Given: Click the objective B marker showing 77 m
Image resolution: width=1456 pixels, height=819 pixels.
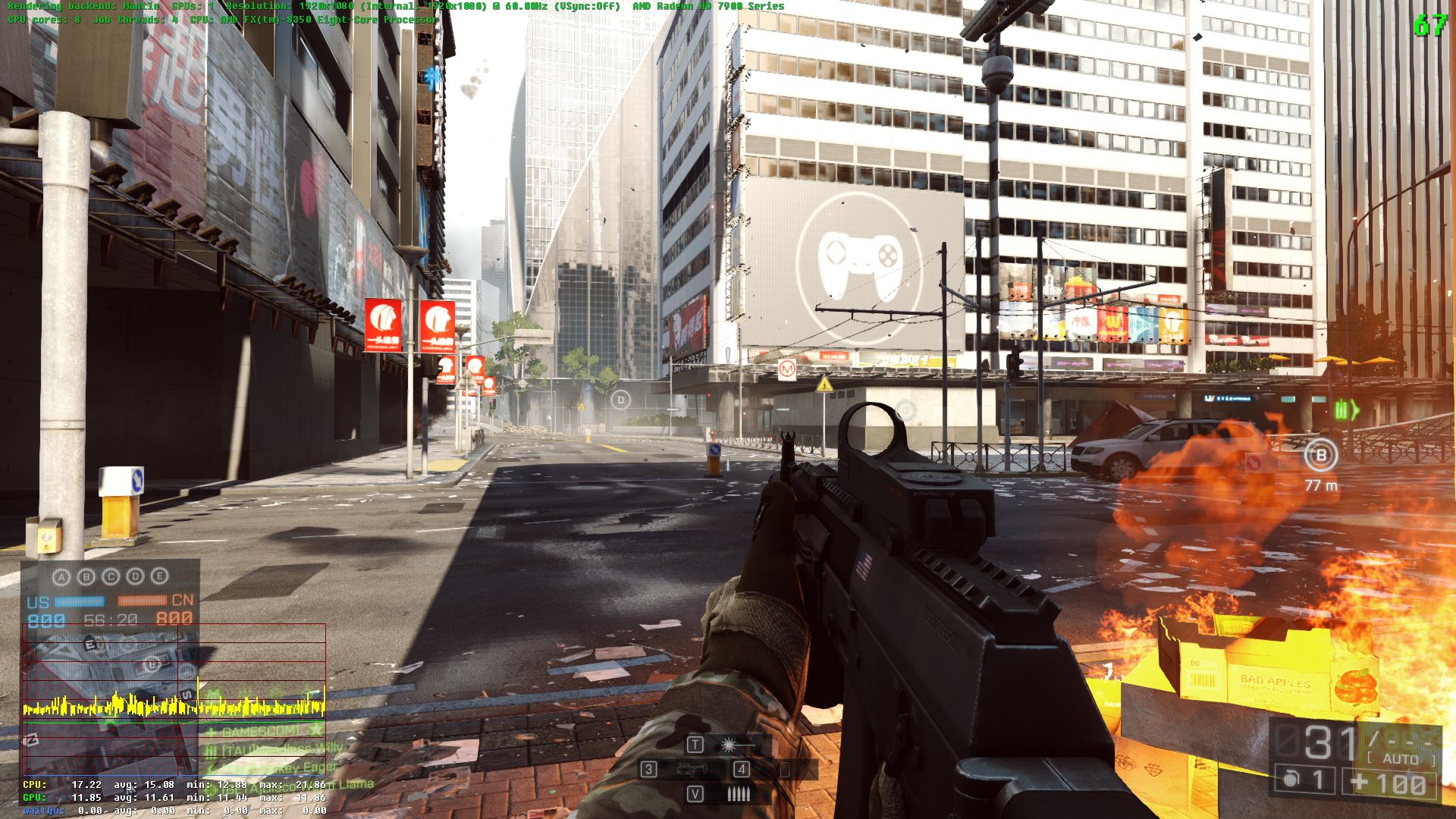Looking at the screenshot, I should click(1320, 455).
